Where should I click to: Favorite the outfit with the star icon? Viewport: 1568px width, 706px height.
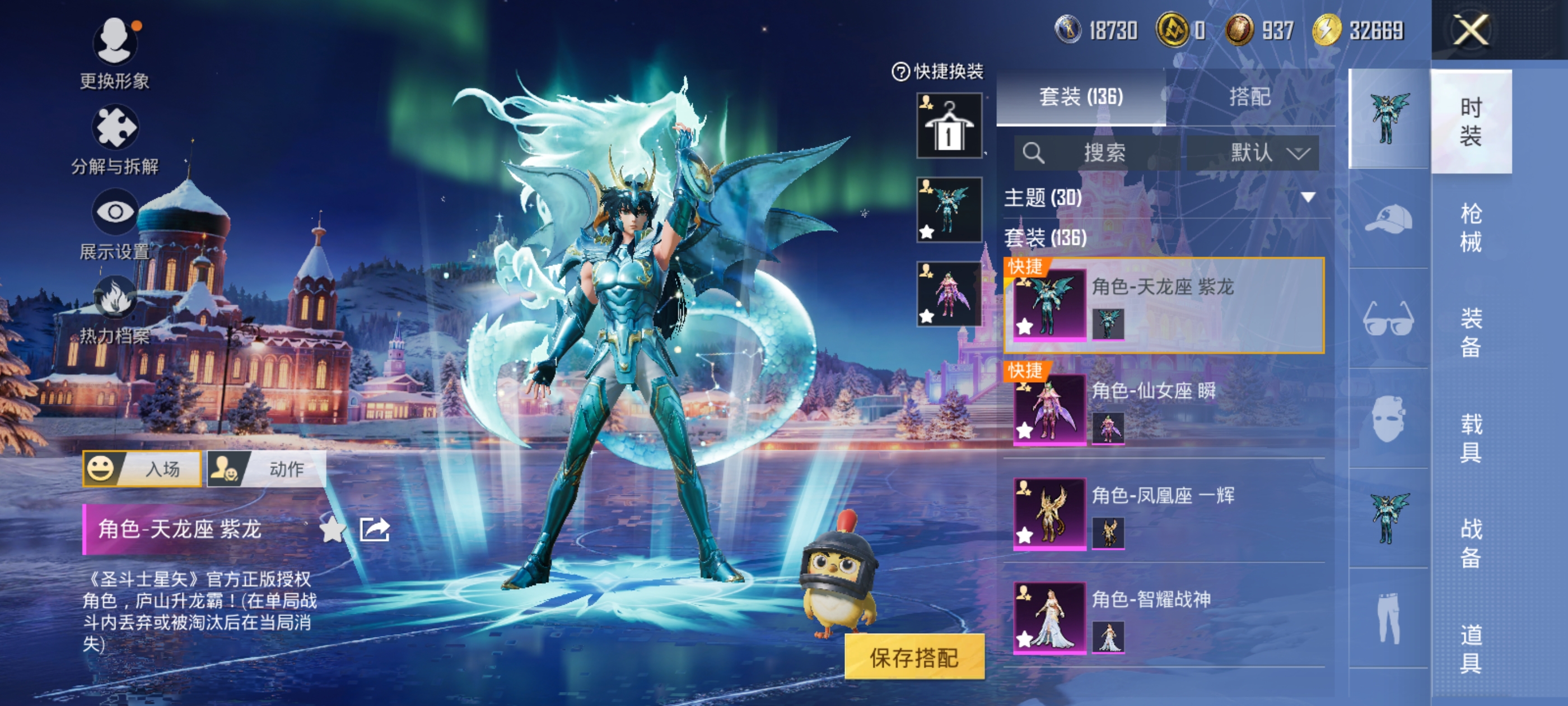click(332, 529)
